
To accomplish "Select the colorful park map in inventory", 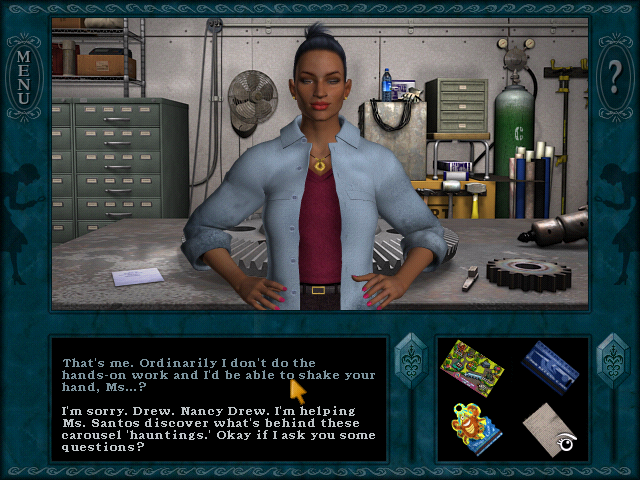I will pyautogui.click(x=473, y=365).
